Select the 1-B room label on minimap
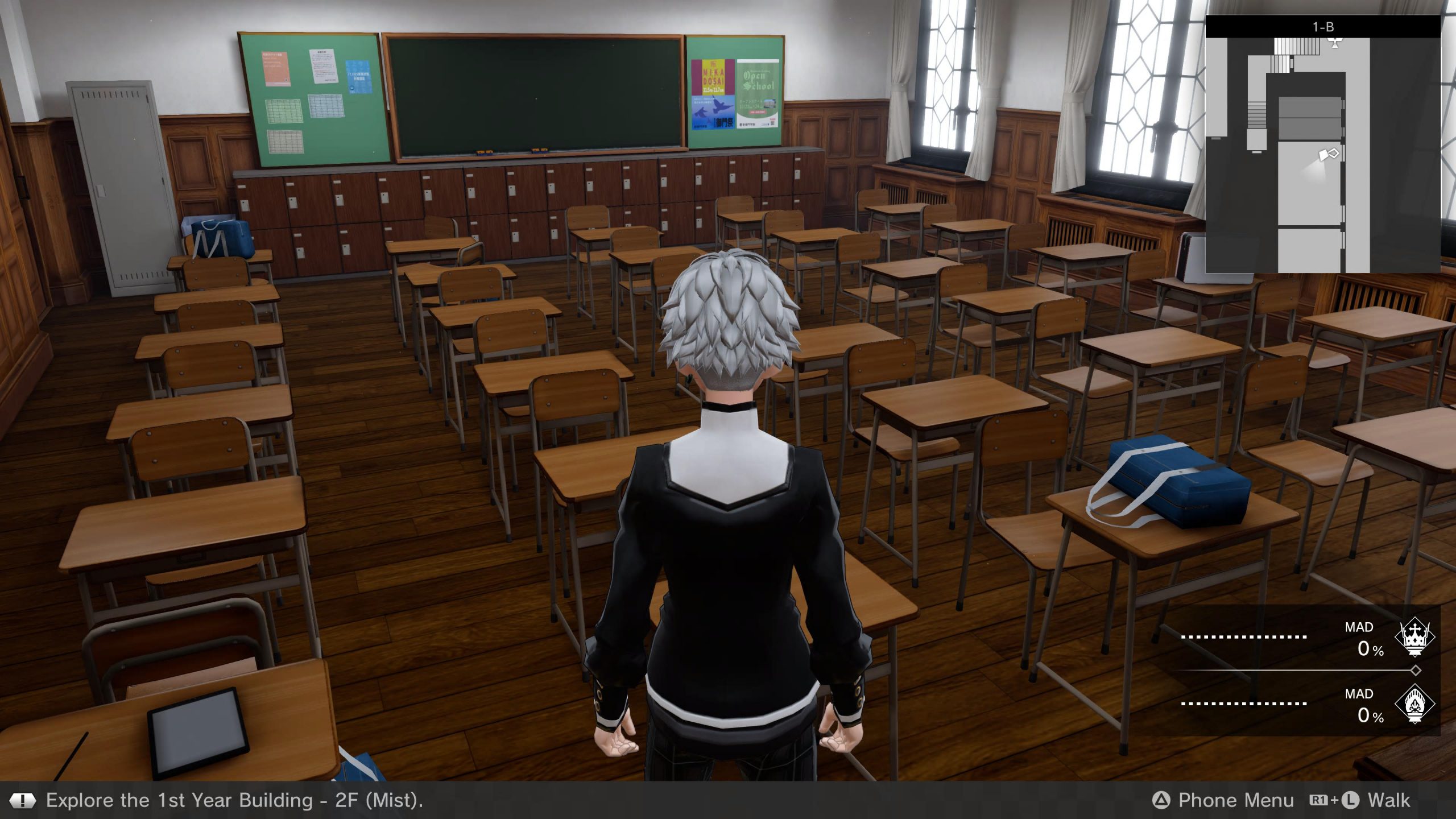The width and height of the screenshot is (1456, 819). pyautogui.click(x=1323, y=27)
